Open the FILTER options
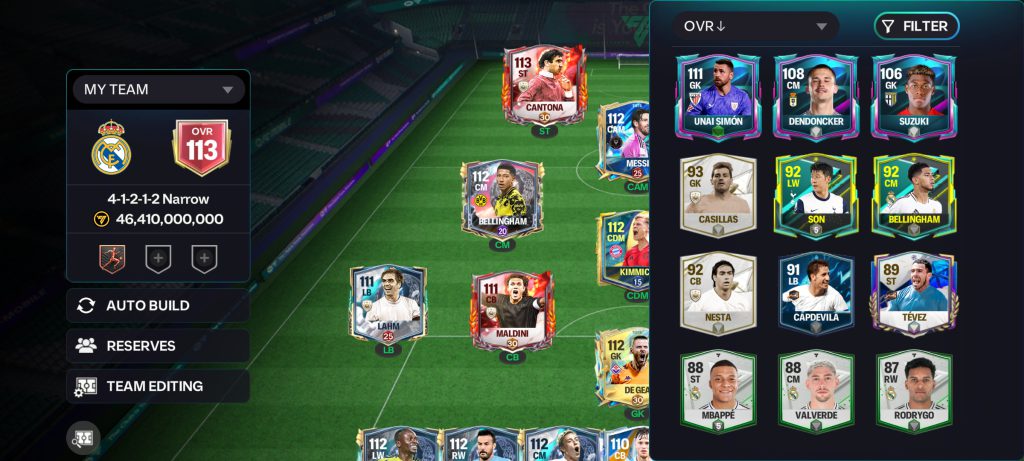The height and width of the screenshot is (461, 1024). pos(916,26)
